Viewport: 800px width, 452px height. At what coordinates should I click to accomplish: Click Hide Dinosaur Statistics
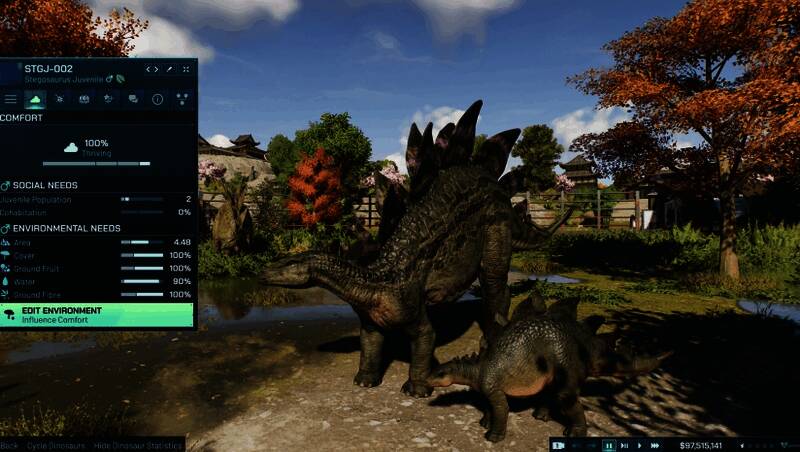(x=137, y=445)
